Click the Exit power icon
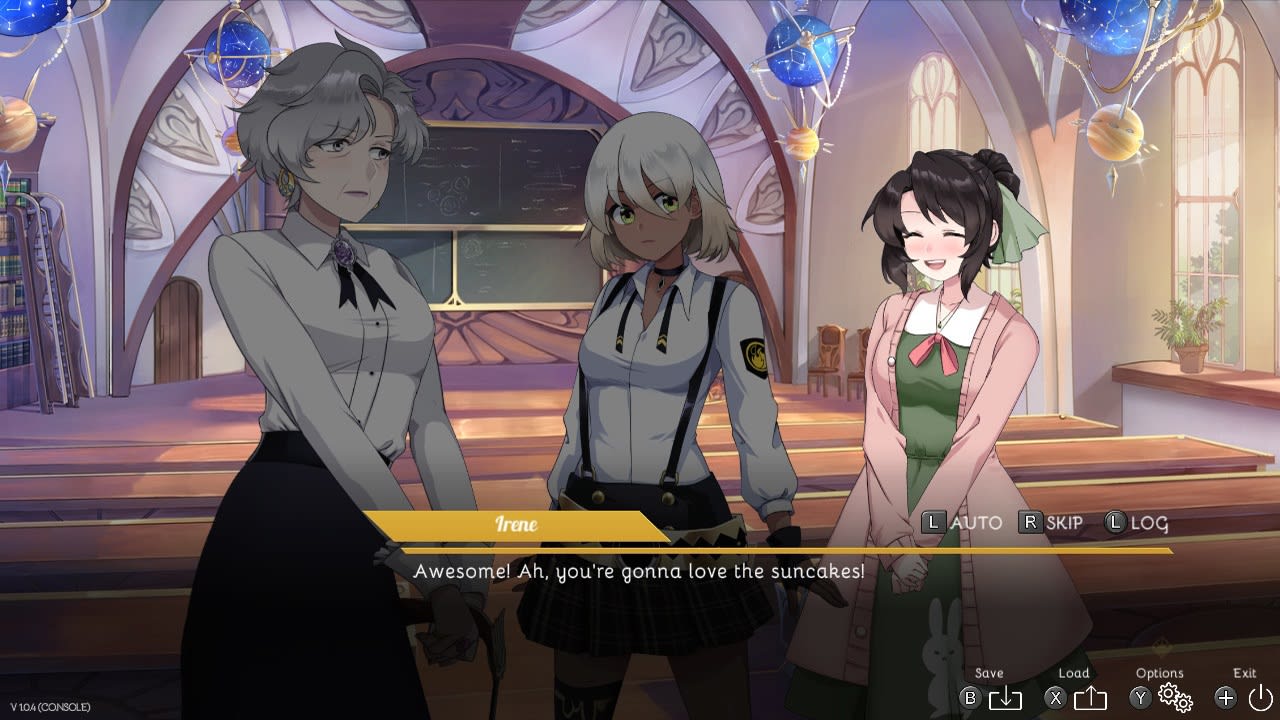The width and height of the screenshot is (1280, 720). coord(1259,698)
